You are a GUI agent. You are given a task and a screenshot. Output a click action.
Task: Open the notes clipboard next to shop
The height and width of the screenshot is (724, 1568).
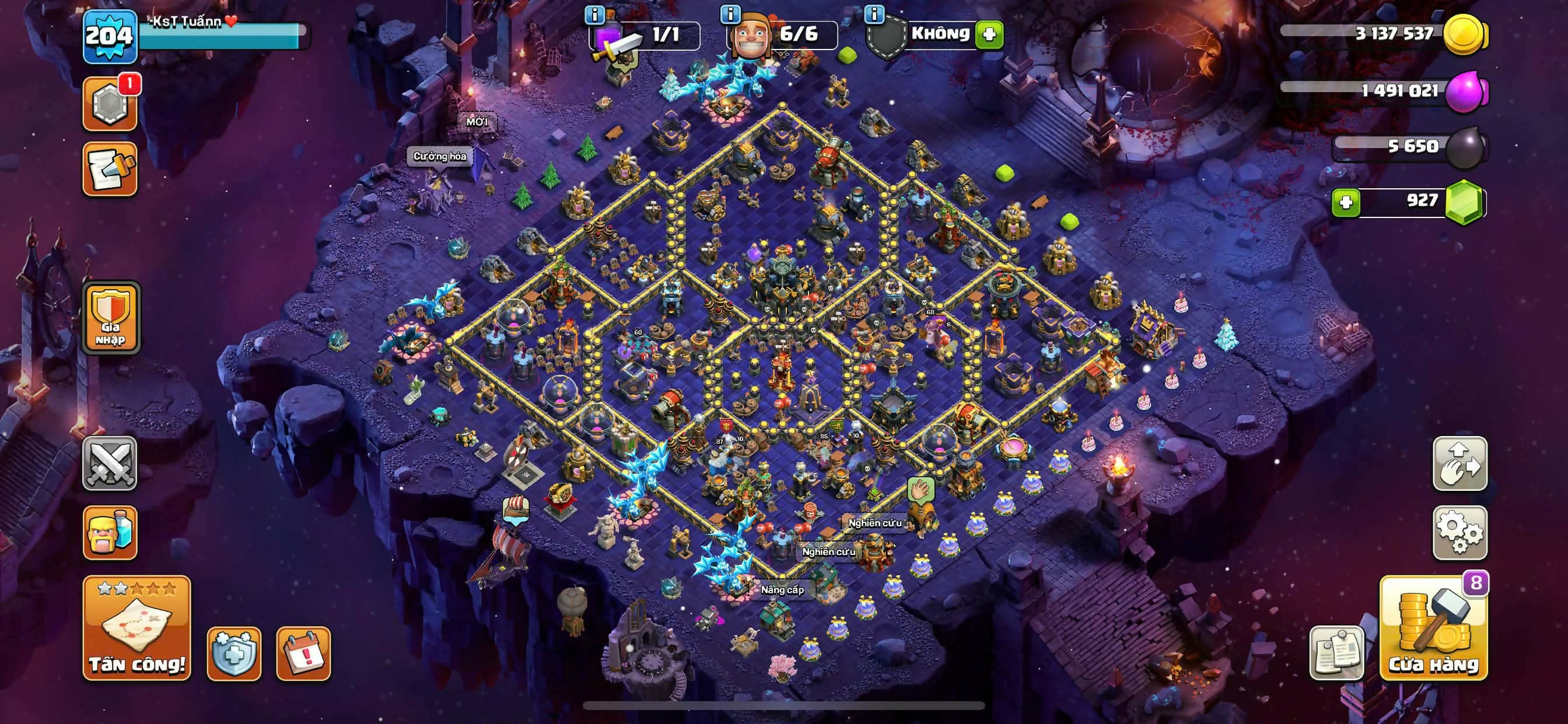pos(1336,653)
